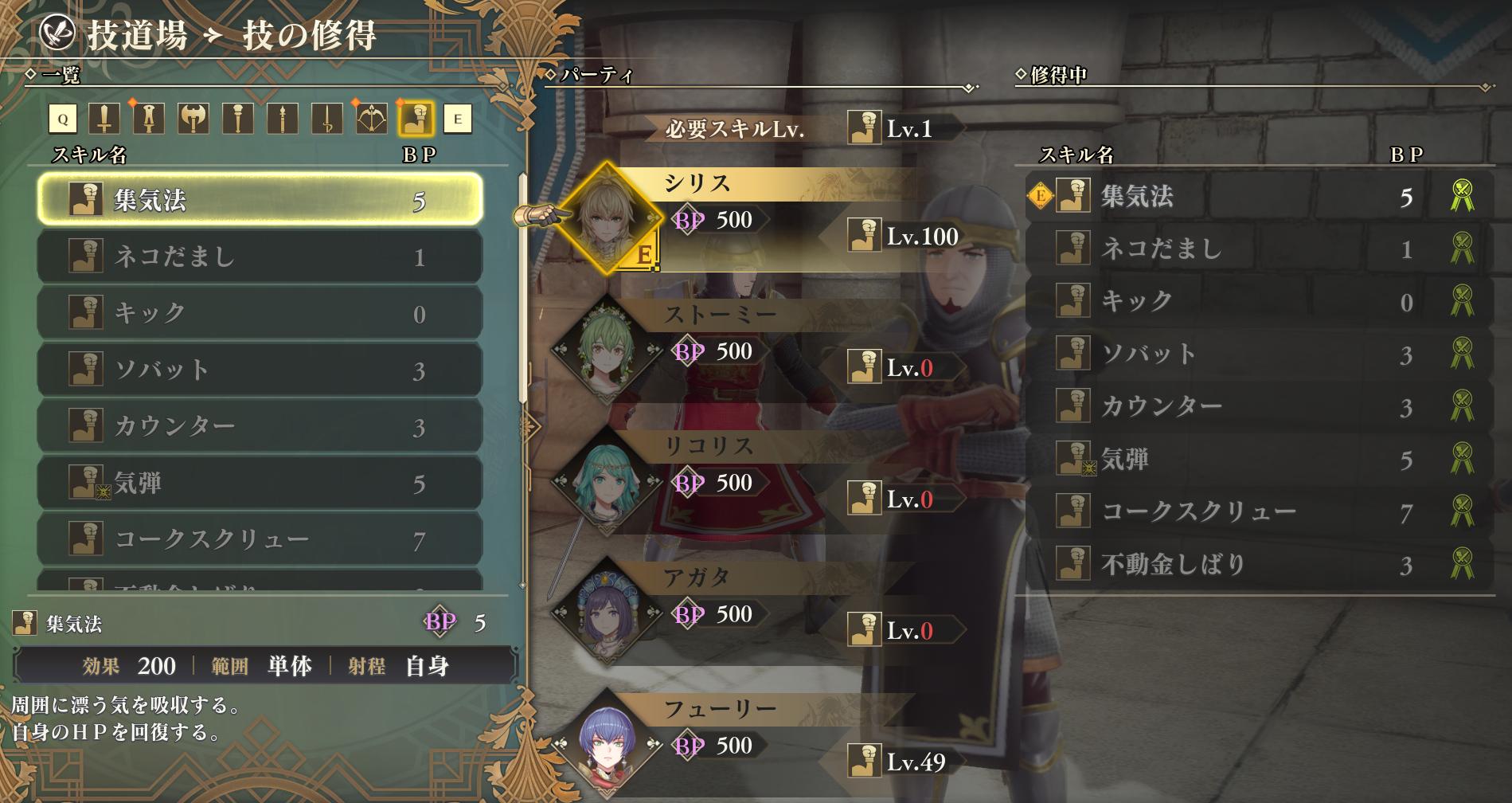Switch to the sword skill tab
This screenshot has height=803, width=1512.
(x=104, y=119)
